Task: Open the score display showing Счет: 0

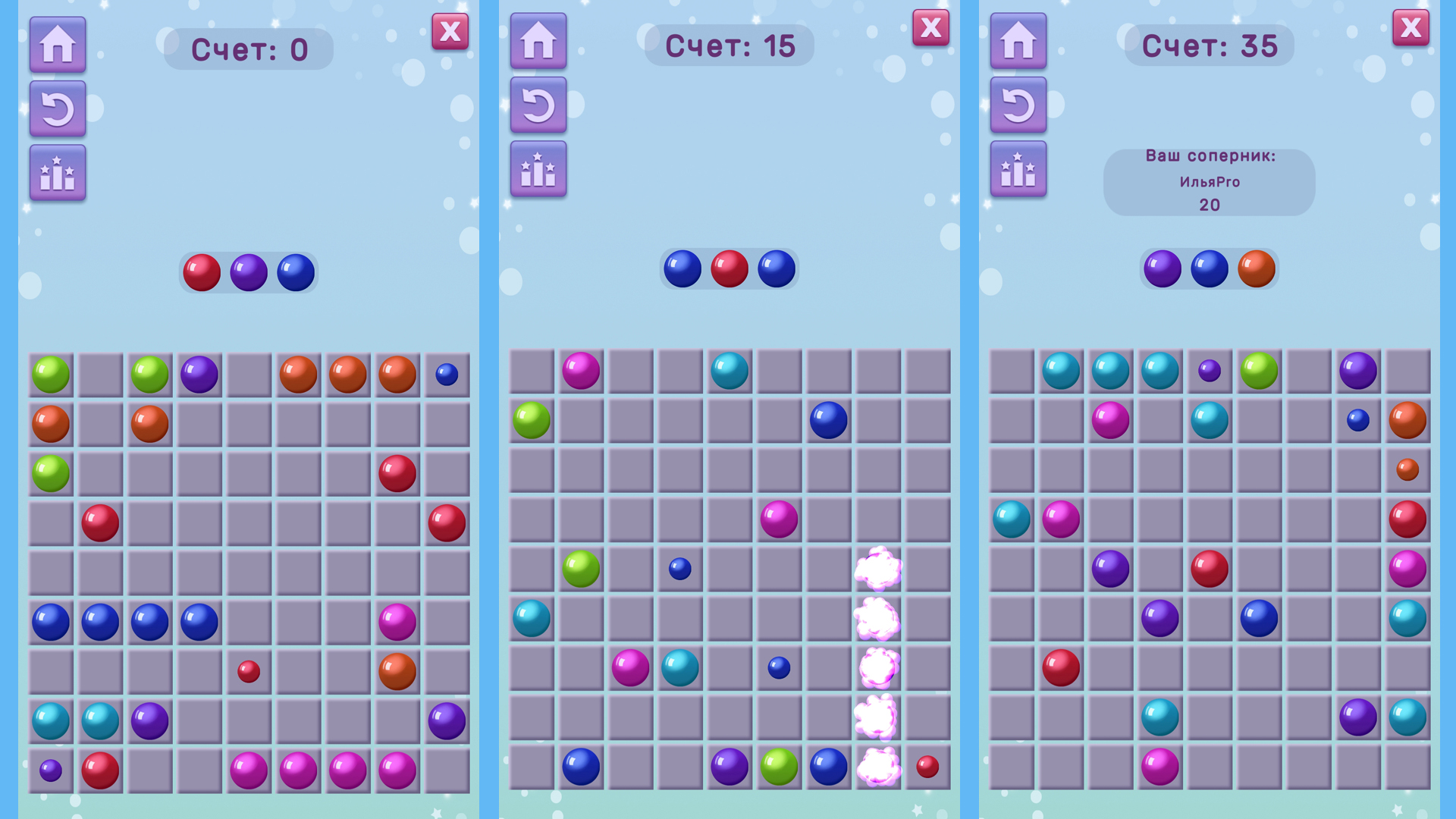Action: click(x=247, y=47)
